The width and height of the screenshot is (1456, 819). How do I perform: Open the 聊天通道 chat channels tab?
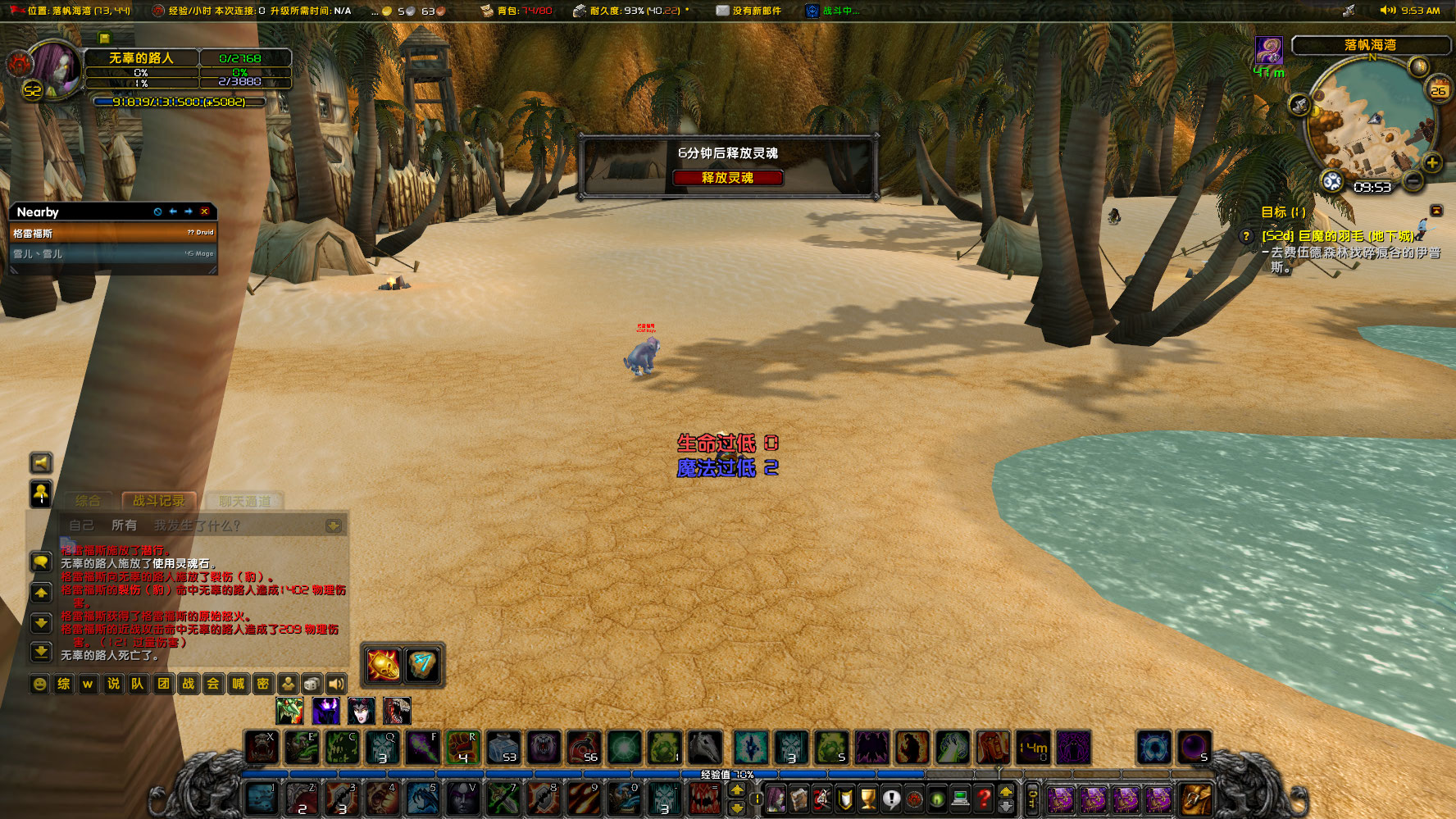pyautogui.click(x=244, y=501)
